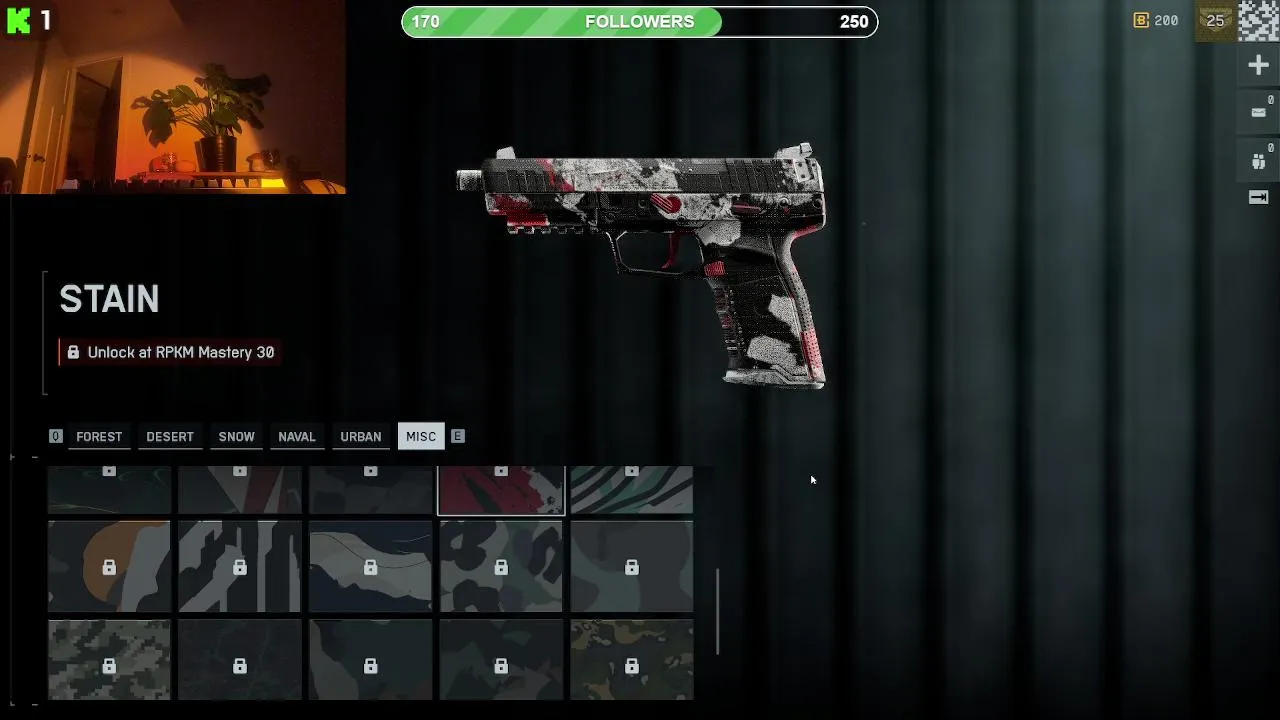Open the DESERT camo category
Image resolution: width=1280 pixels, height=720 pixels.
[x=170, y=437]
